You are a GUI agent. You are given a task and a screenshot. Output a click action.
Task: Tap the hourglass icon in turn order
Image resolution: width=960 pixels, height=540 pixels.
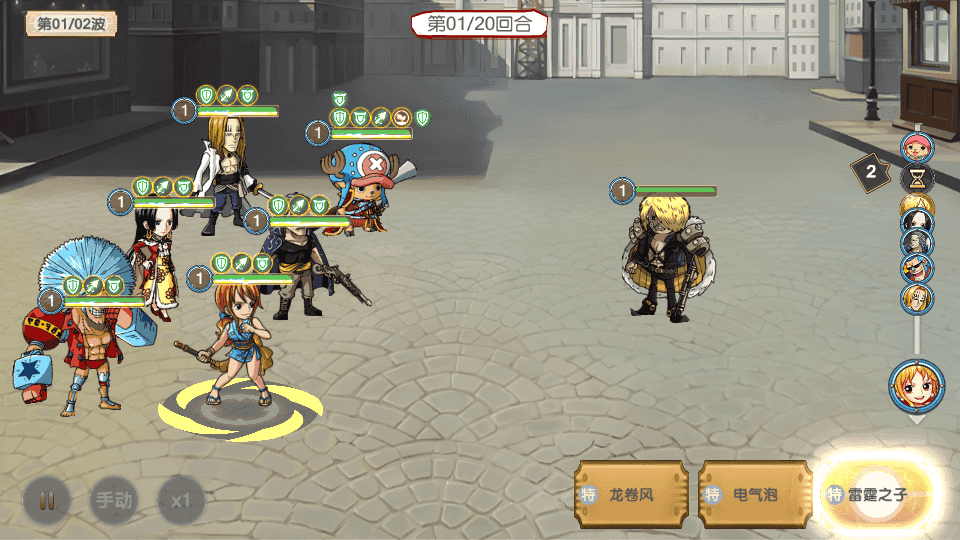pyautogui.click(x=916, y=179)
